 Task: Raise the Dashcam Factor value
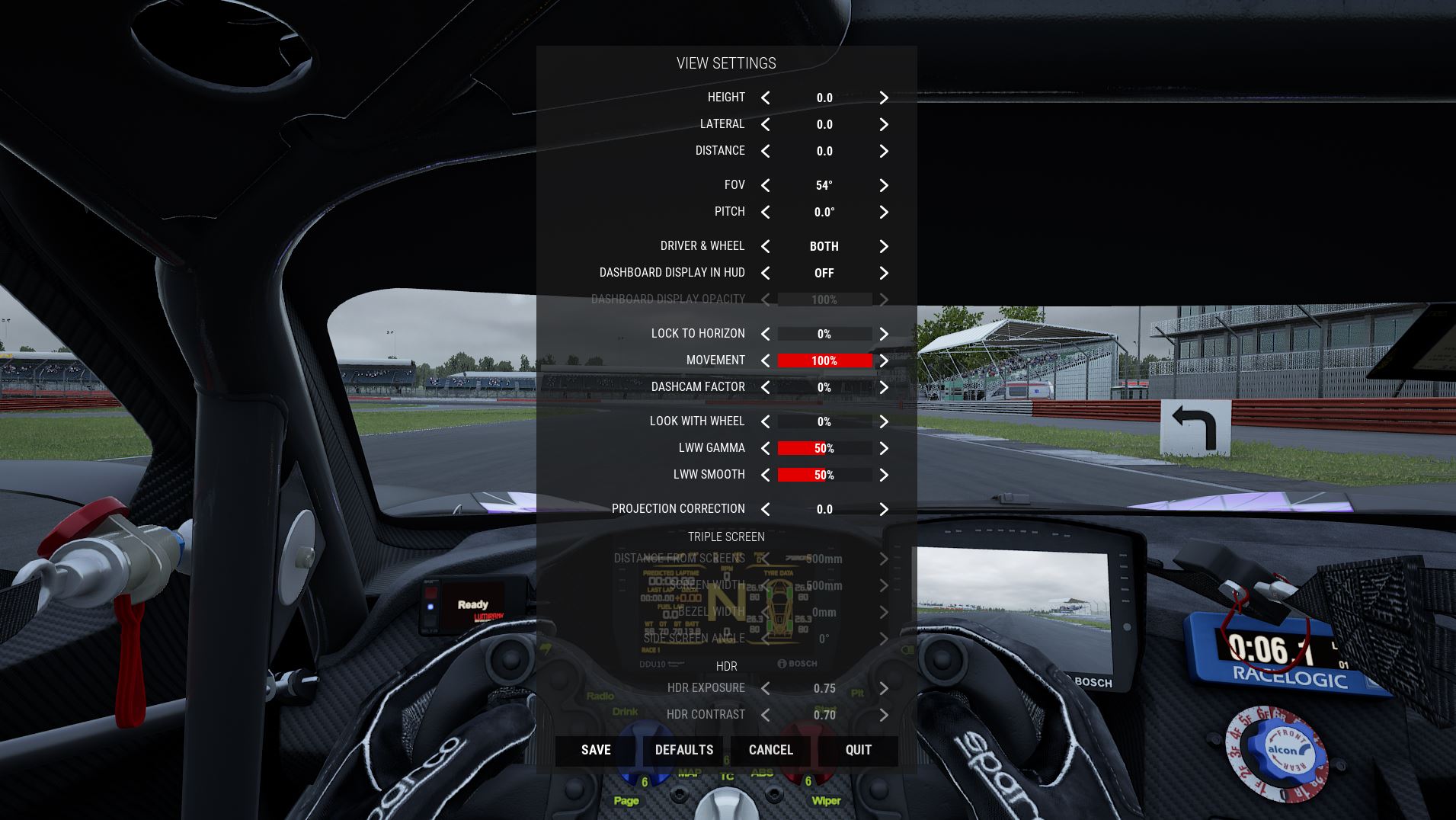(x=884, y=387)
